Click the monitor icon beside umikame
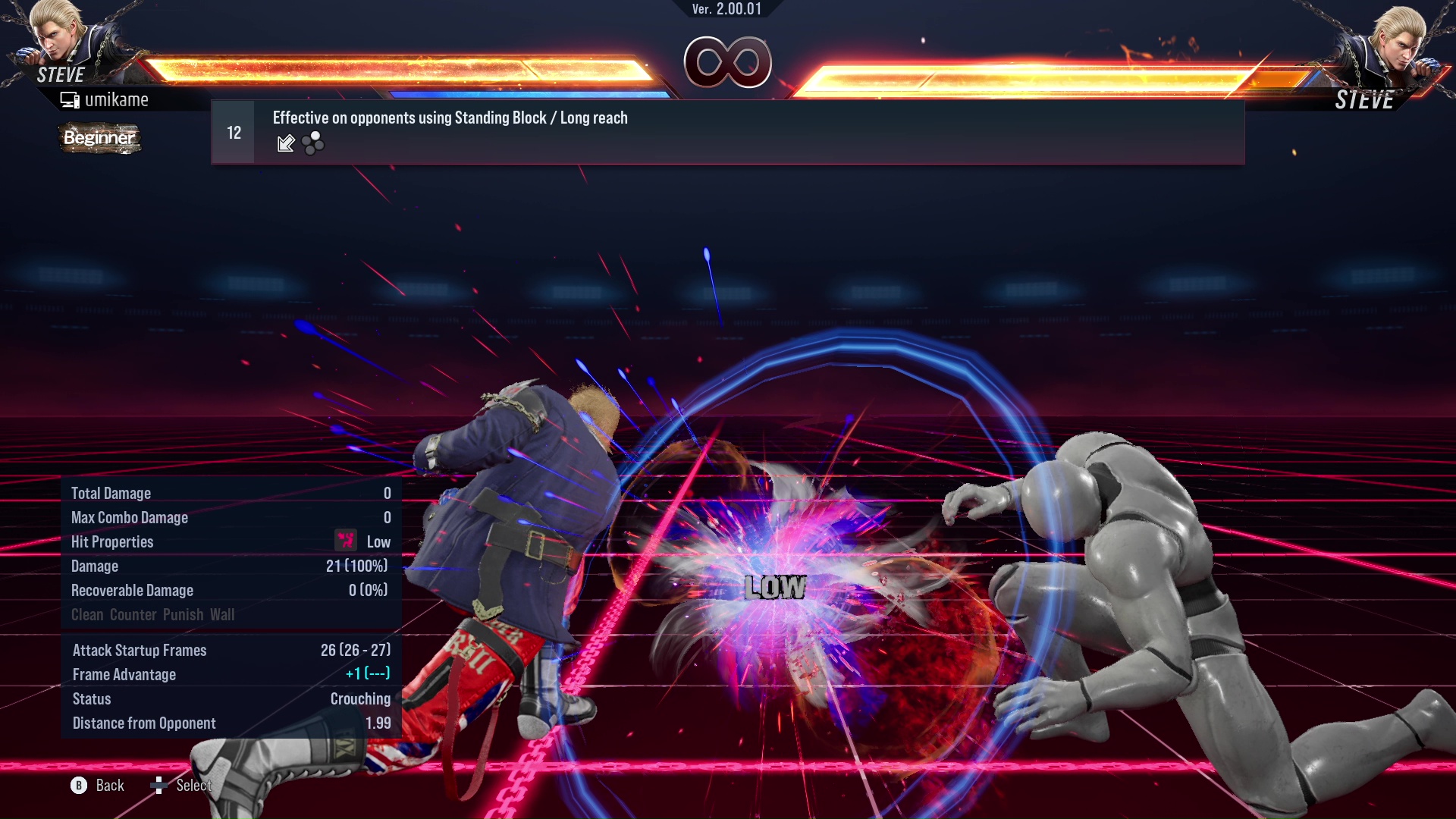 coord(71,99)
